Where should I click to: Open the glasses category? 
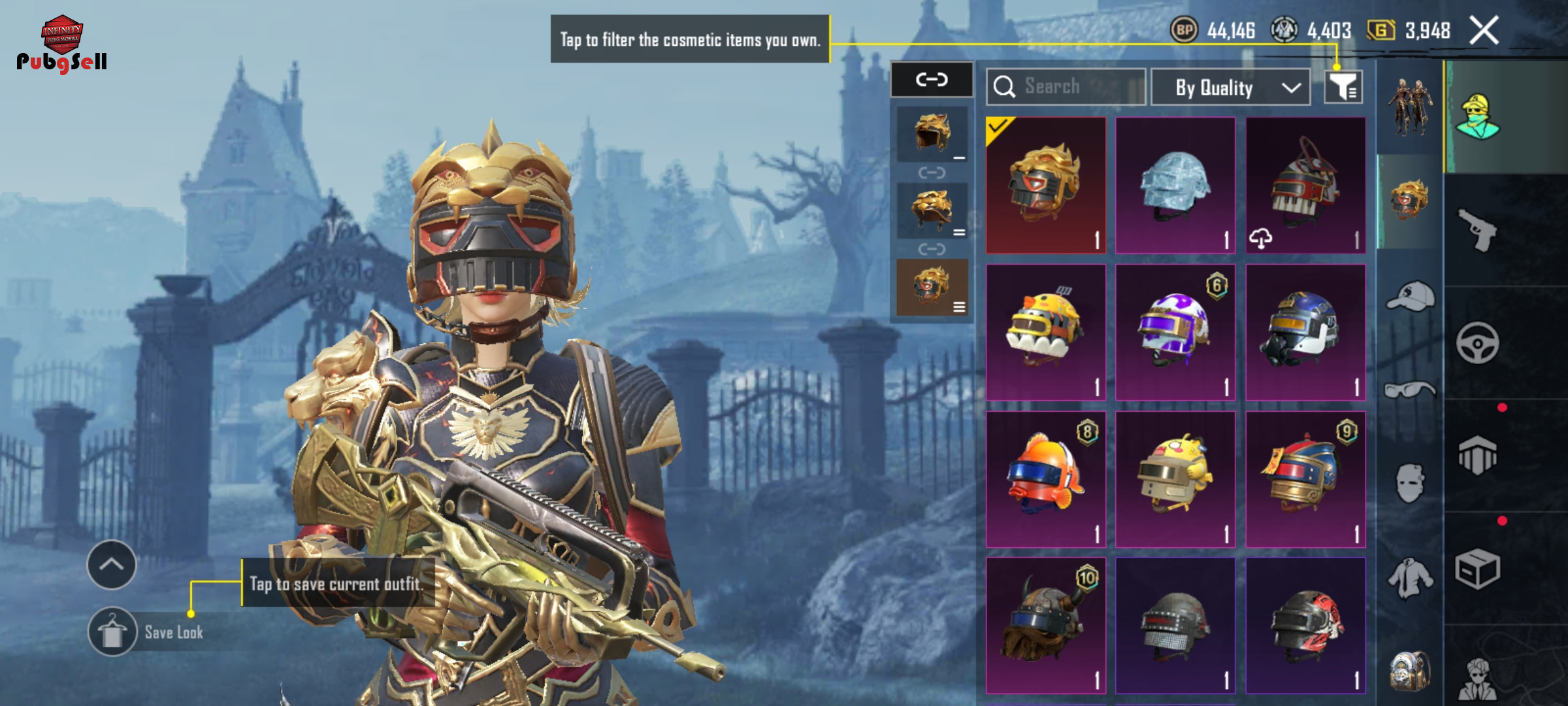(x=1410, y=391)
